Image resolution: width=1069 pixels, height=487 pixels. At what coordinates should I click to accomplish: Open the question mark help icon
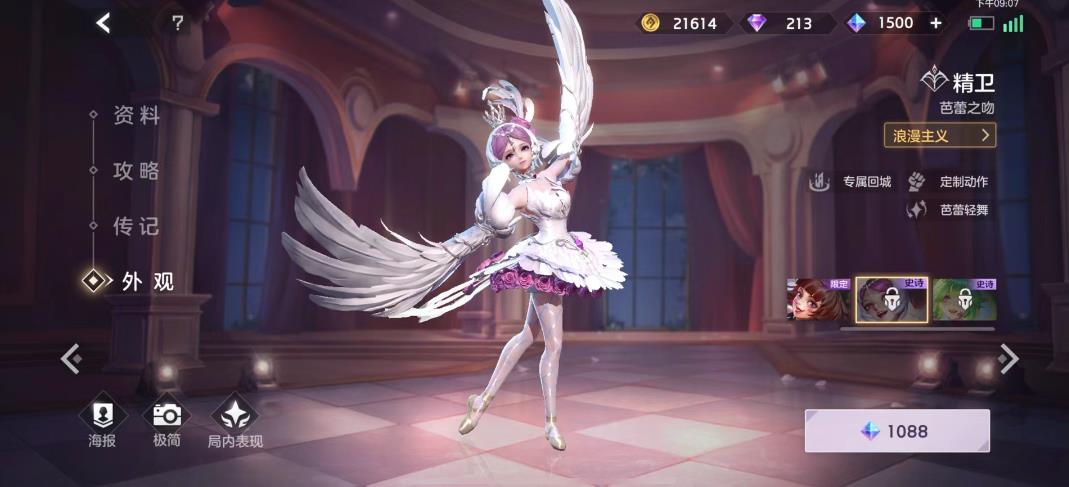[x=177, y=23]
